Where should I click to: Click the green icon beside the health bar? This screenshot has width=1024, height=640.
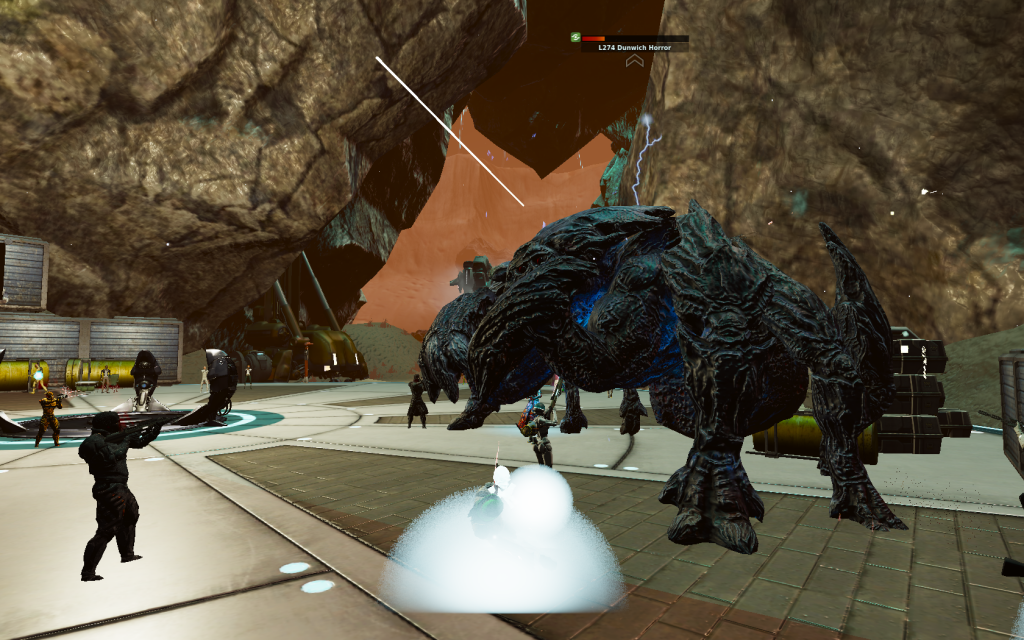[575, 37]
